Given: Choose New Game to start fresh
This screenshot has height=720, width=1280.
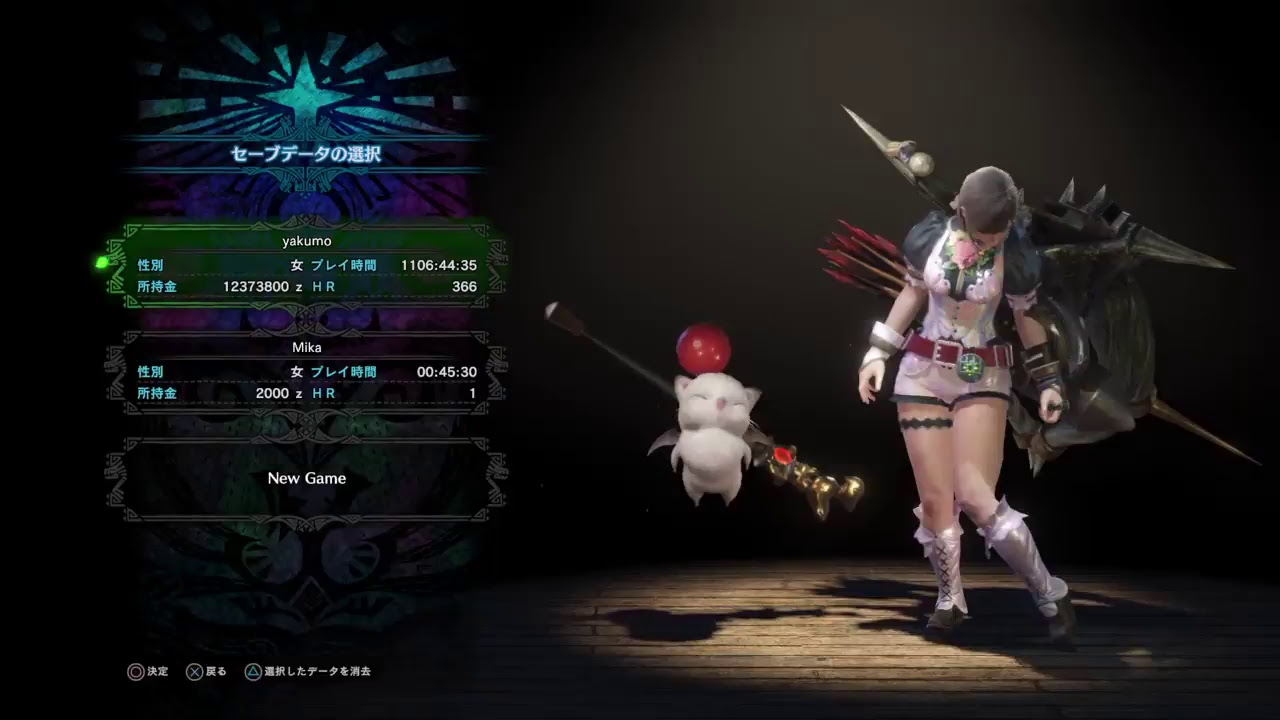Looking at the screenshot, I should point(307,478).
